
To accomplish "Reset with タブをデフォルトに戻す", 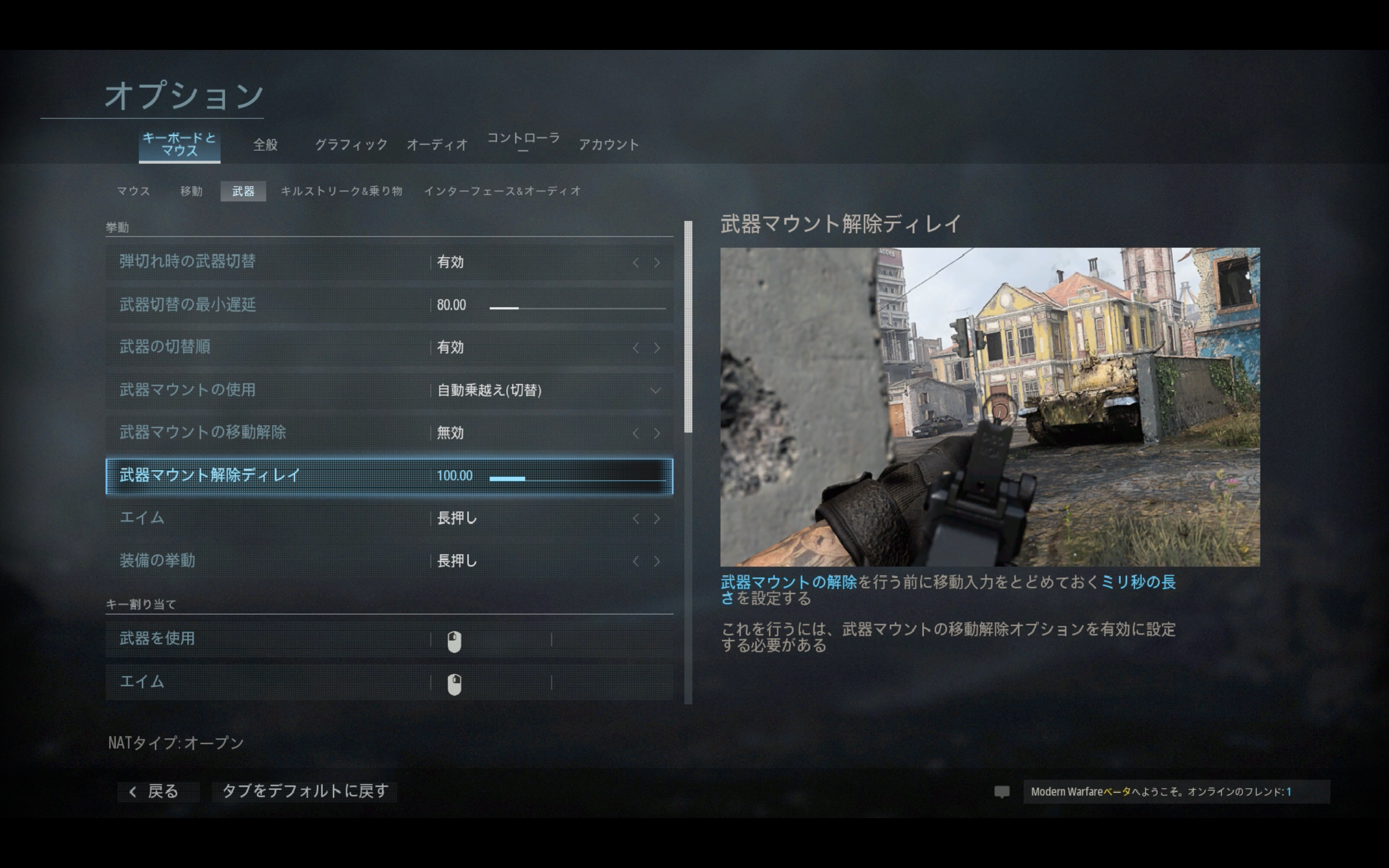I will (x=305, y=792).
